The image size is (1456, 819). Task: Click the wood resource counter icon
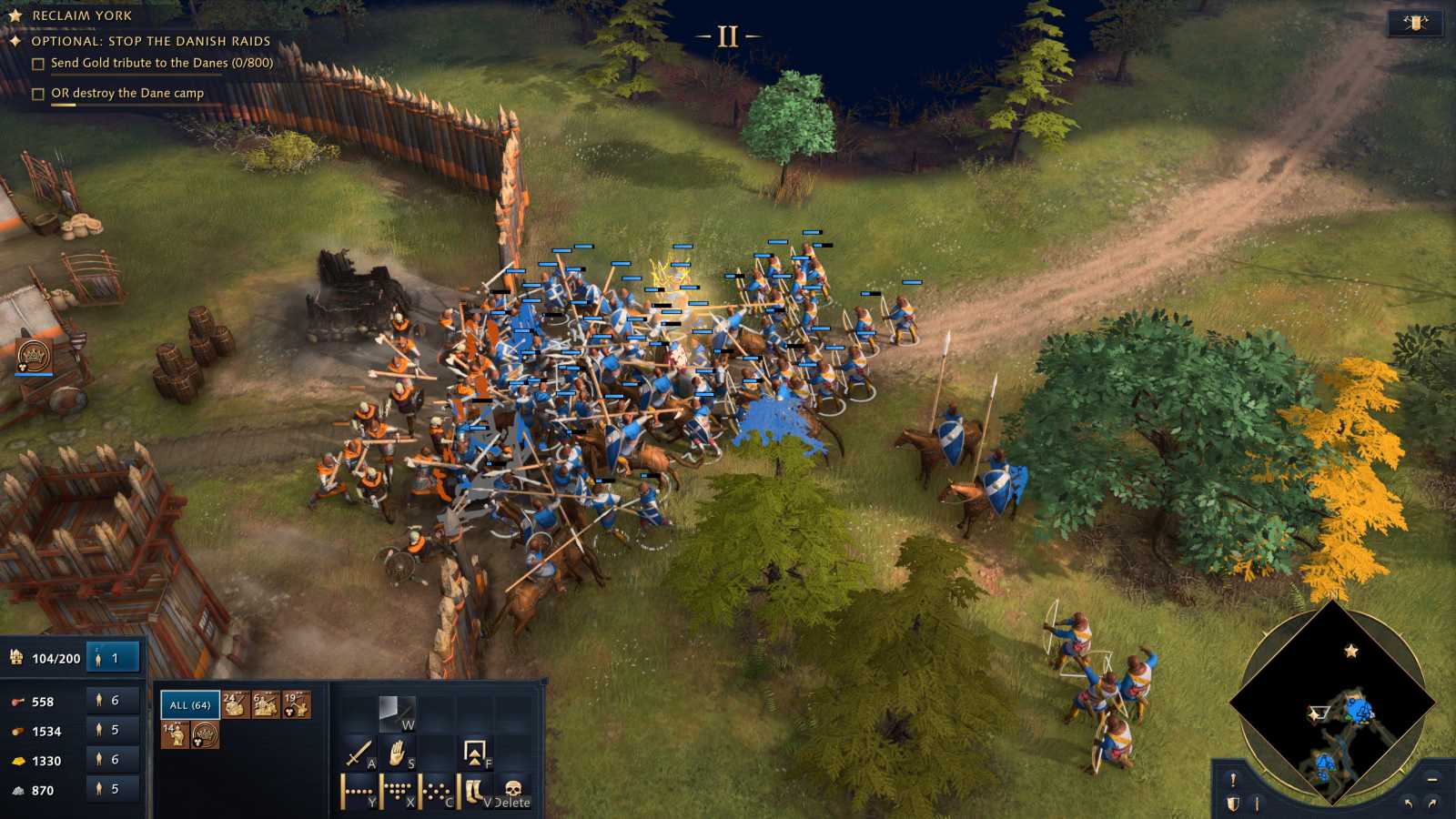17,731
